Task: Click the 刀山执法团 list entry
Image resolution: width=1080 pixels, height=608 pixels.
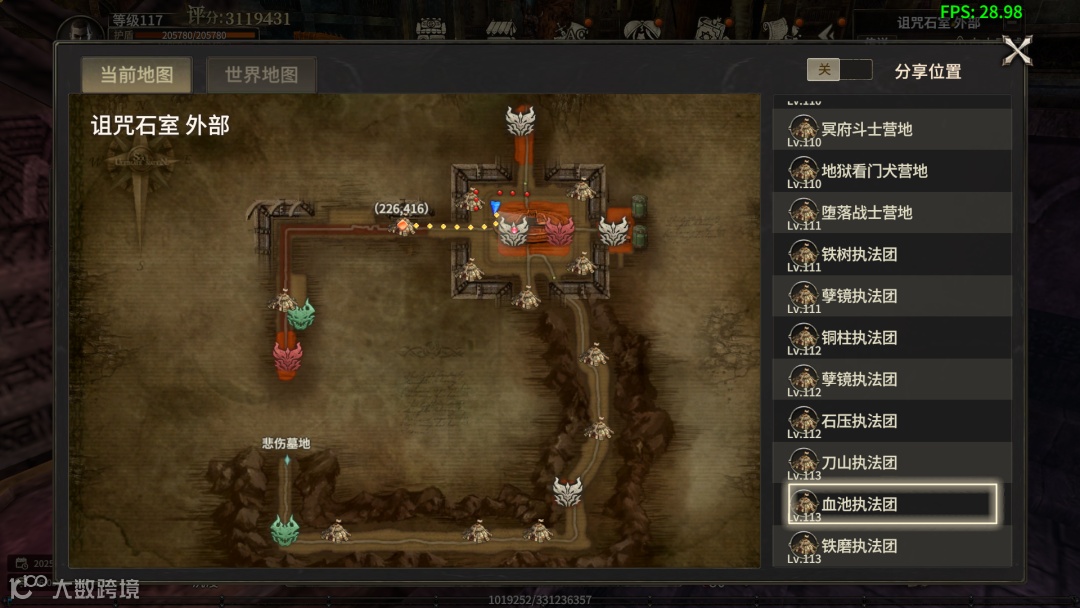Action: (891, 463)
